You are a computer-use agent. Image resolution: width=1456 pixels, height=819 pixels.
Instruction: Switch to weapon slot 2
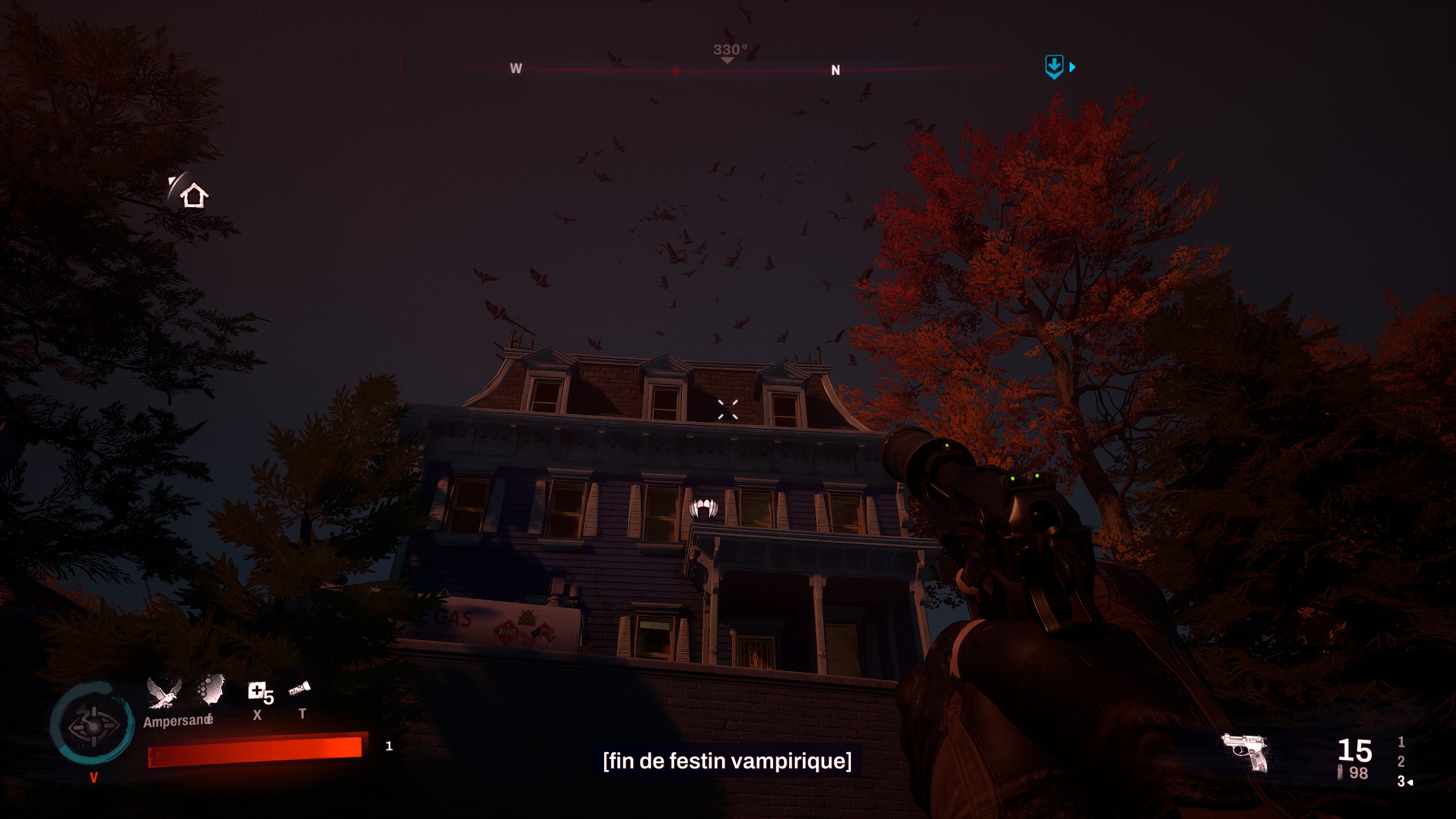point(1401,761)
